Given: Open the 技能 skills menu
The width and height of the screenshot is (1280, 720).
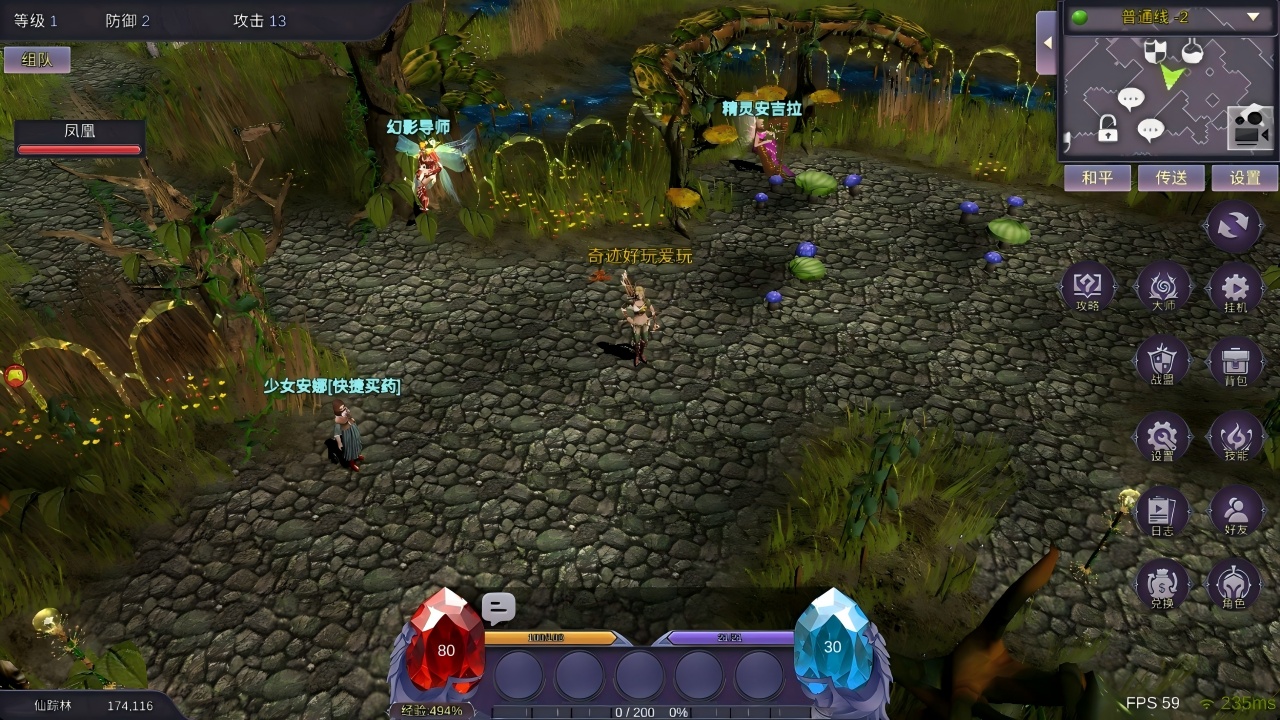Looking at the screenshot, I should point(1235,437).
